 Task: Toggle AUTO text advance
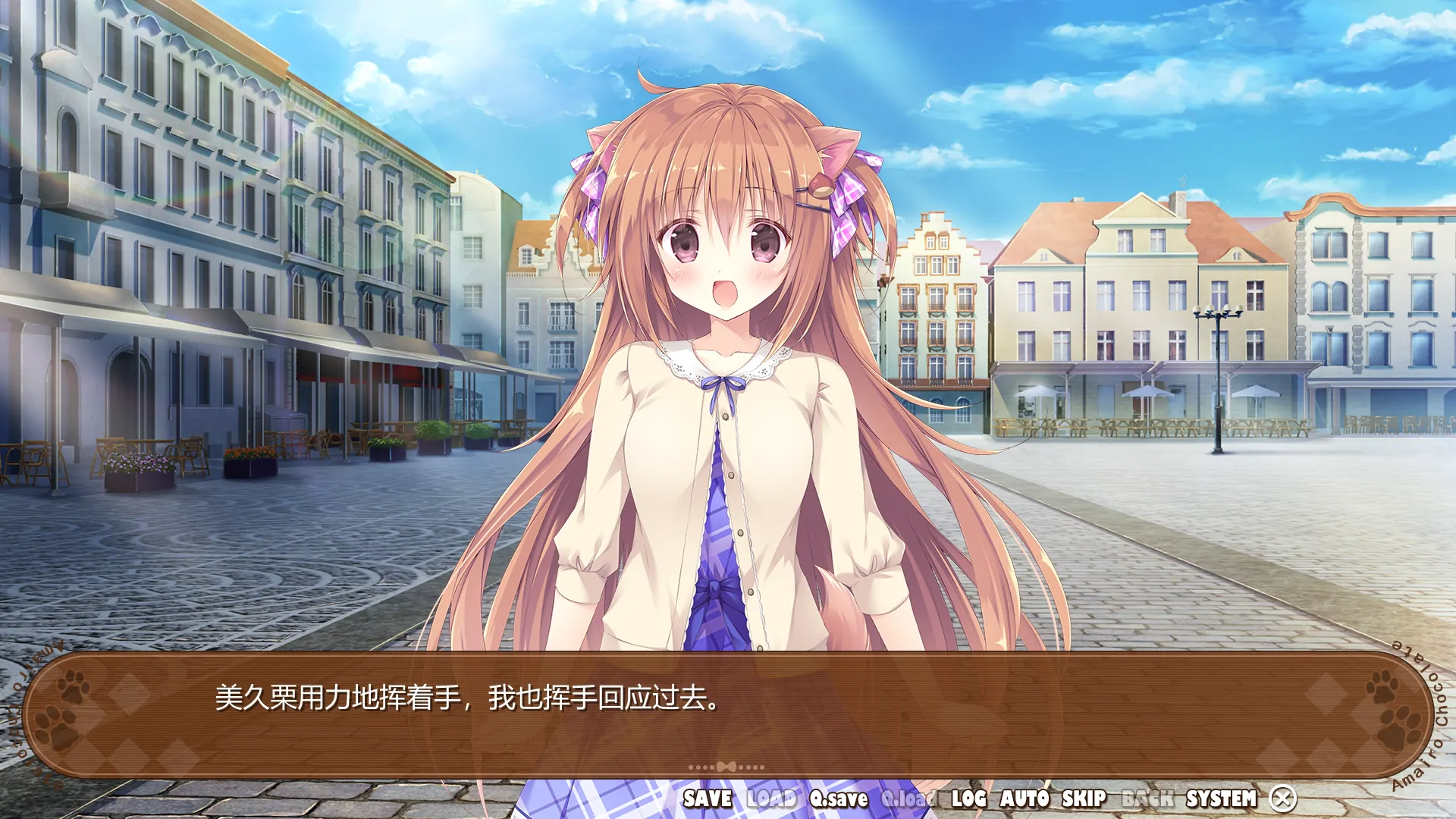click(1025, 799)
